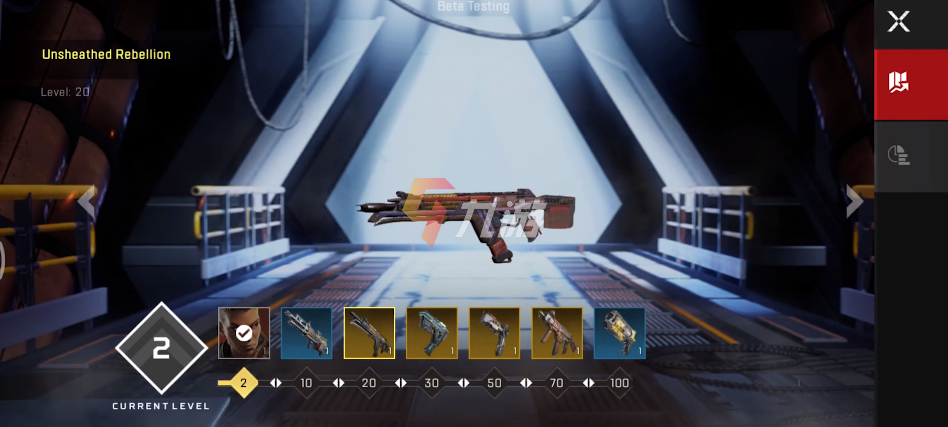The image size is (948, 427).
Task: Choose the highlighted level 20 weapon skin
Action: click(369, 333)
